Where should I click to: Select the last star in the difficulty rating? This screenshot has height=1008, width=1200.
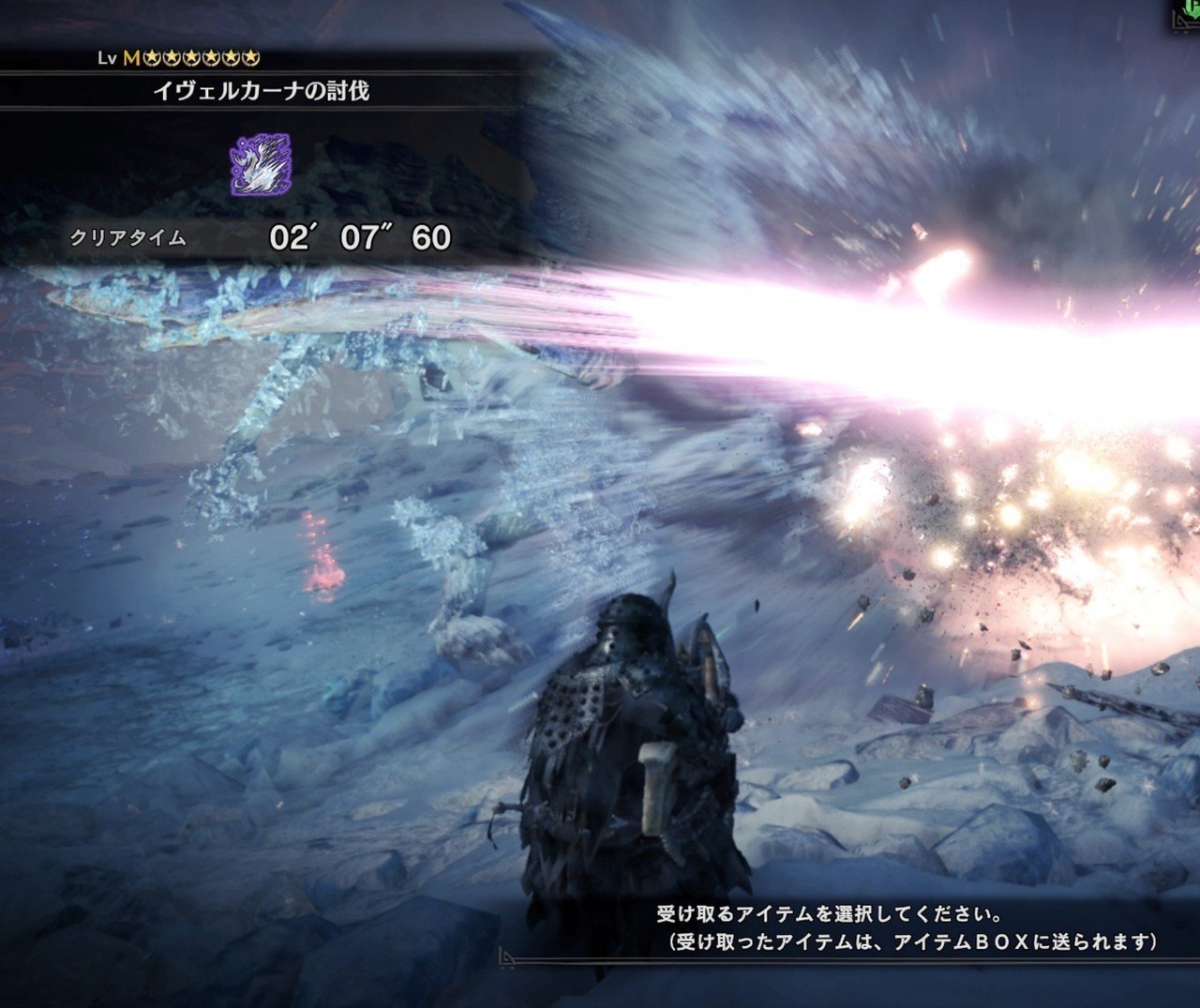[x=250, y=57]
